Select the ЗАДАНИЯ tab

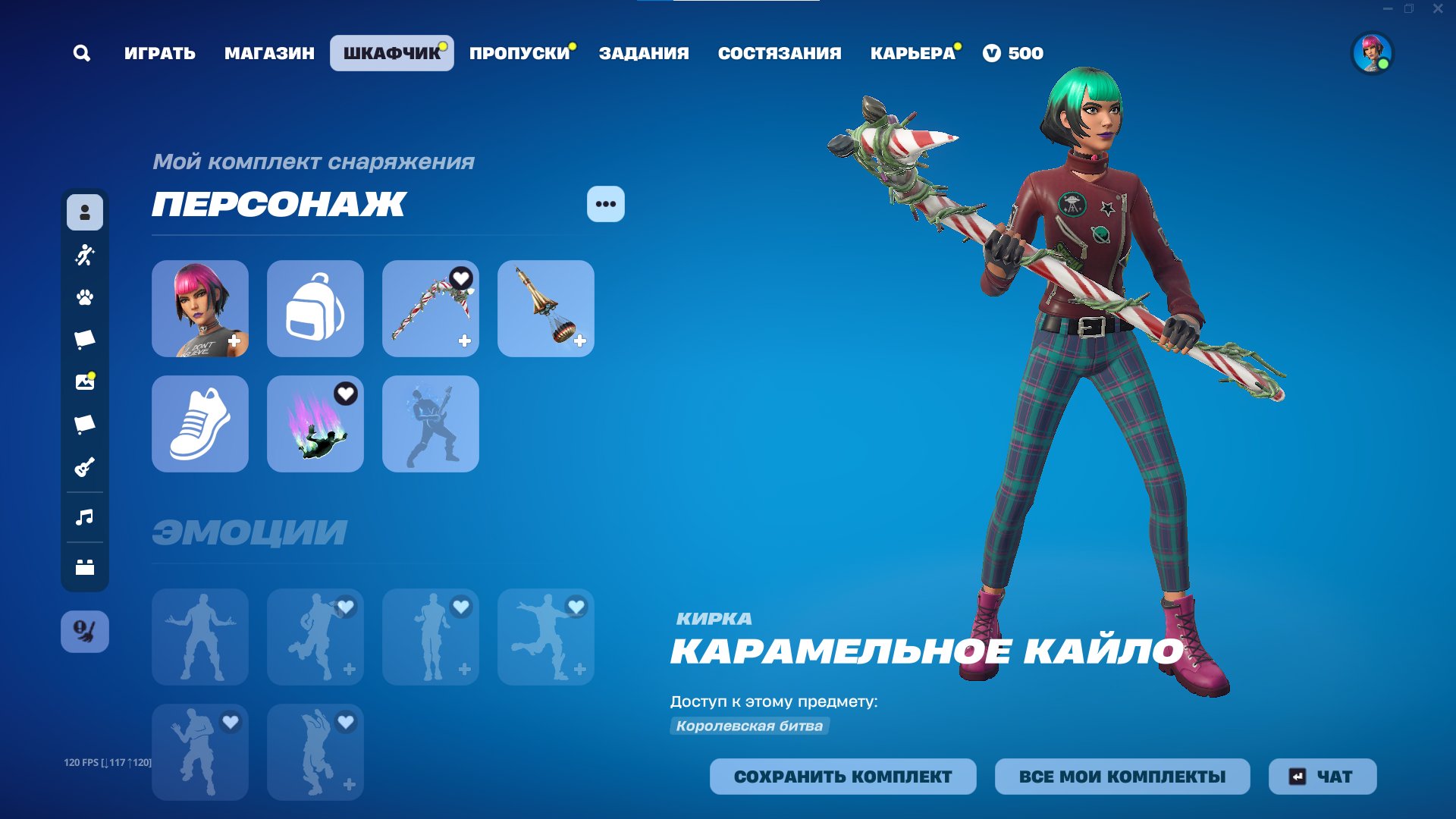[x=644, y=53]
